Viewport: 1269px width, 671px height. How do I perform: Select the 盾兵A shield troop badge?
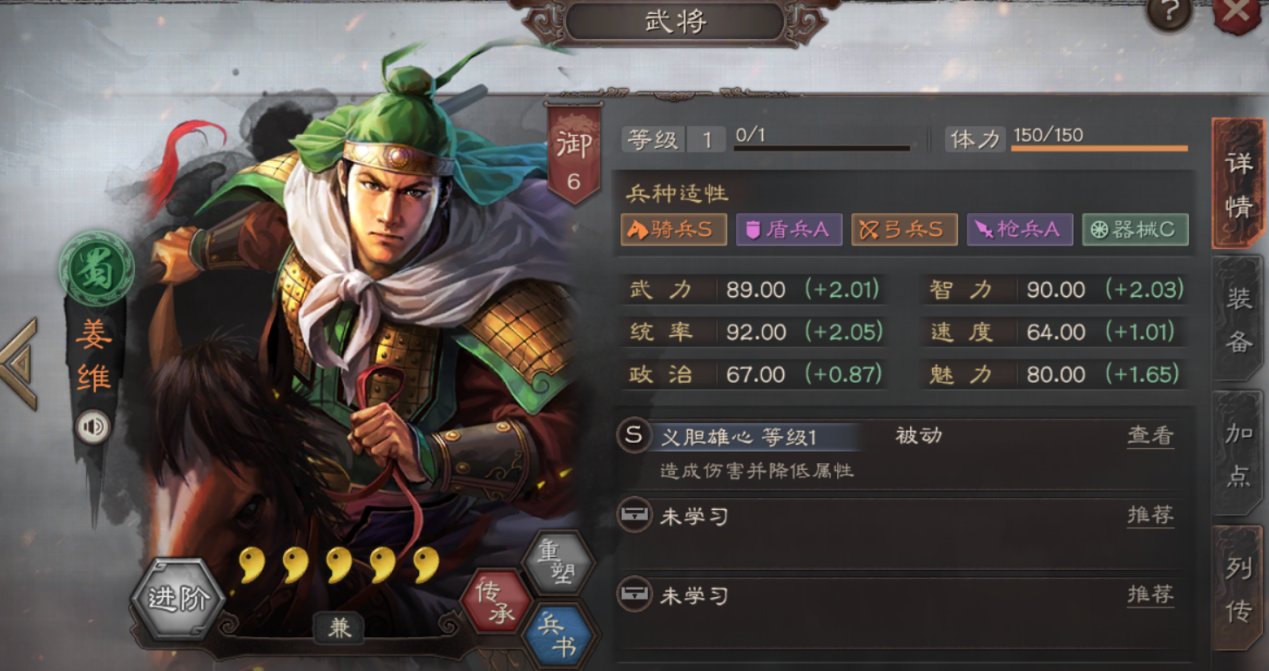[789, 229]
